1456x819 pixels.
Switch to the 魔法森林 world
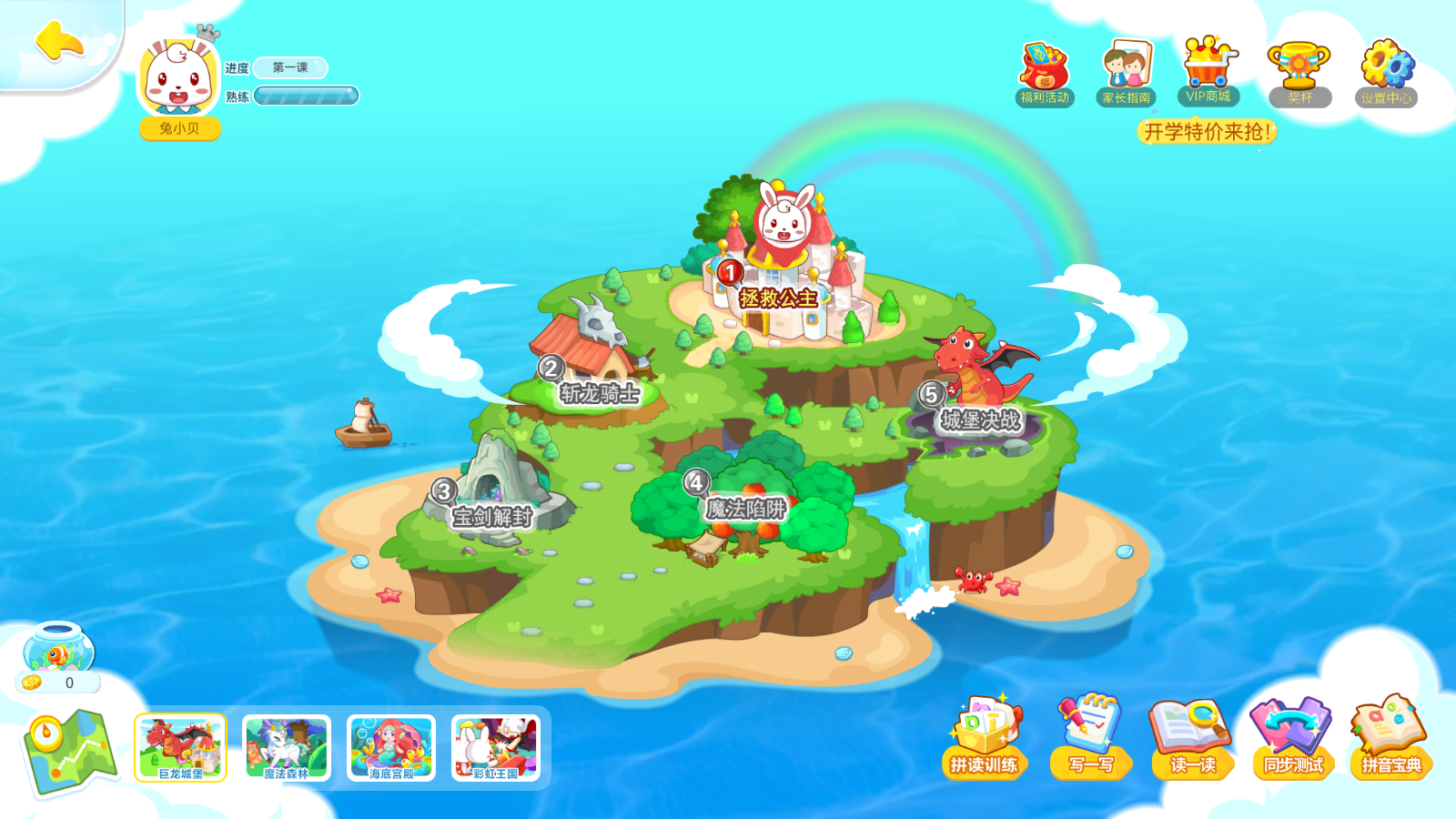click(x=285, y=746)
